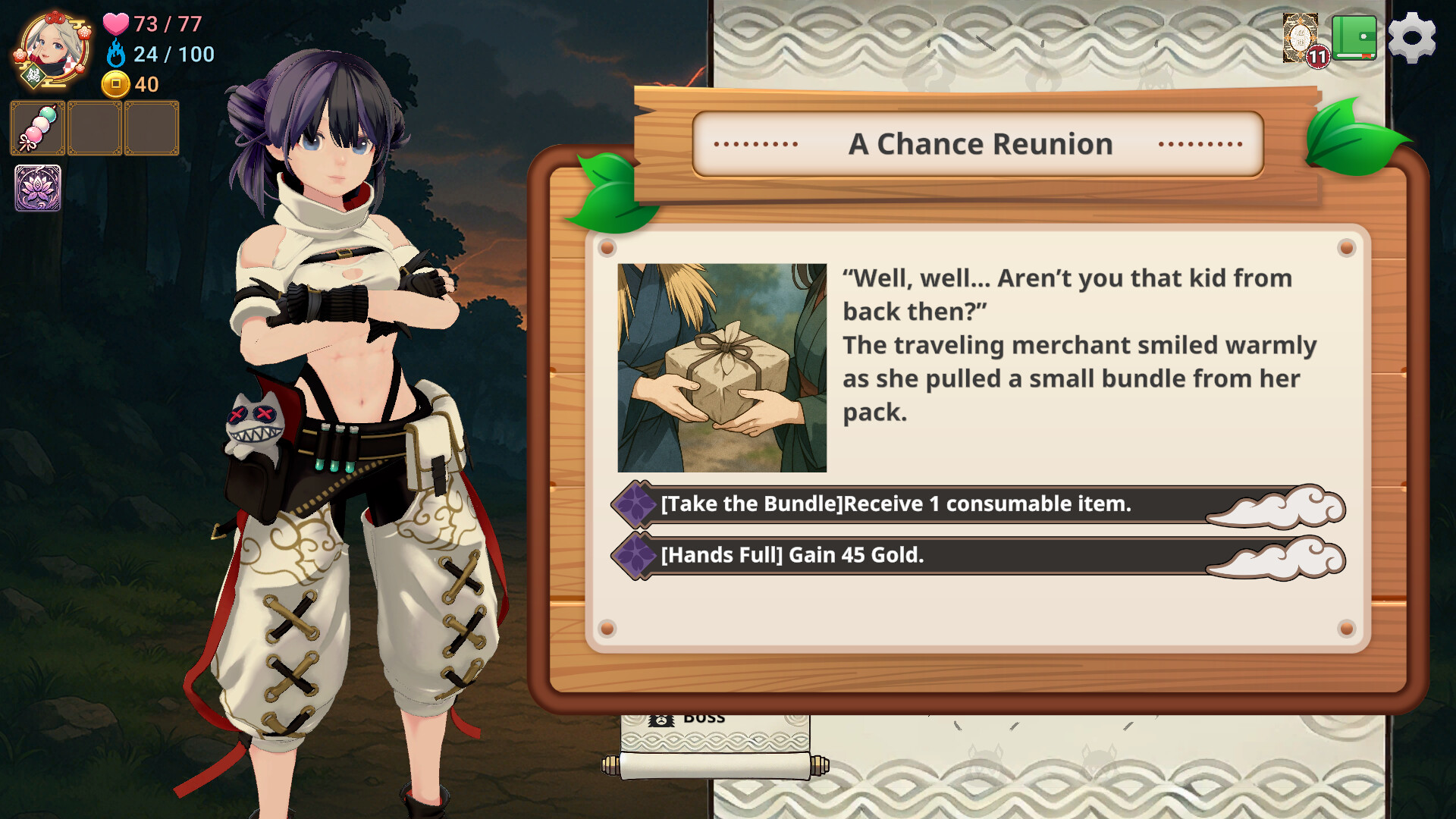Click the A Chance Reunion title banner
The height and width of the screenshot is (819, 1456).
coord(982,143)
